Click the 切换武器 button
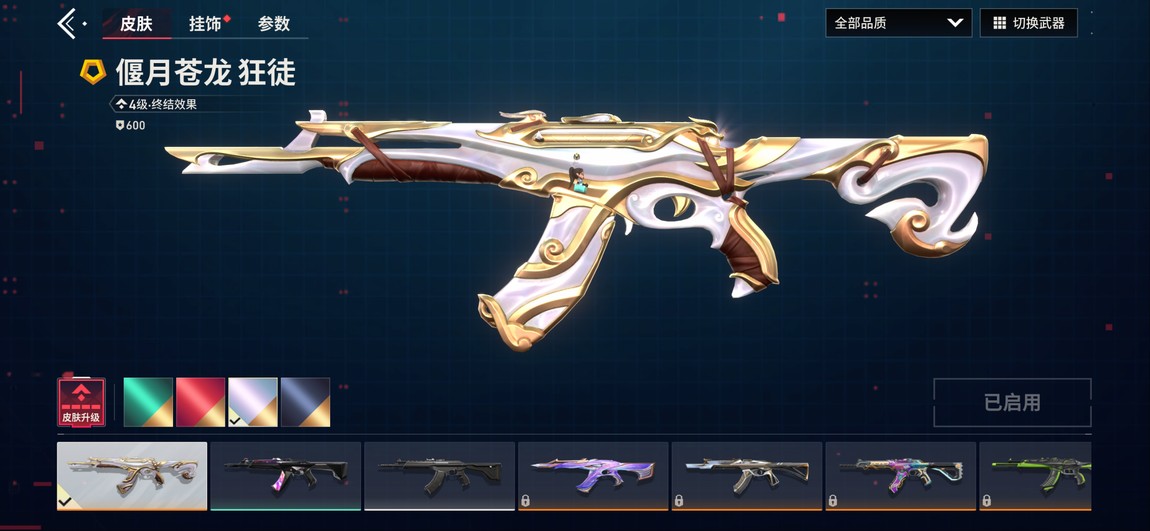The image size is (1150, 531). (1028, 23)
